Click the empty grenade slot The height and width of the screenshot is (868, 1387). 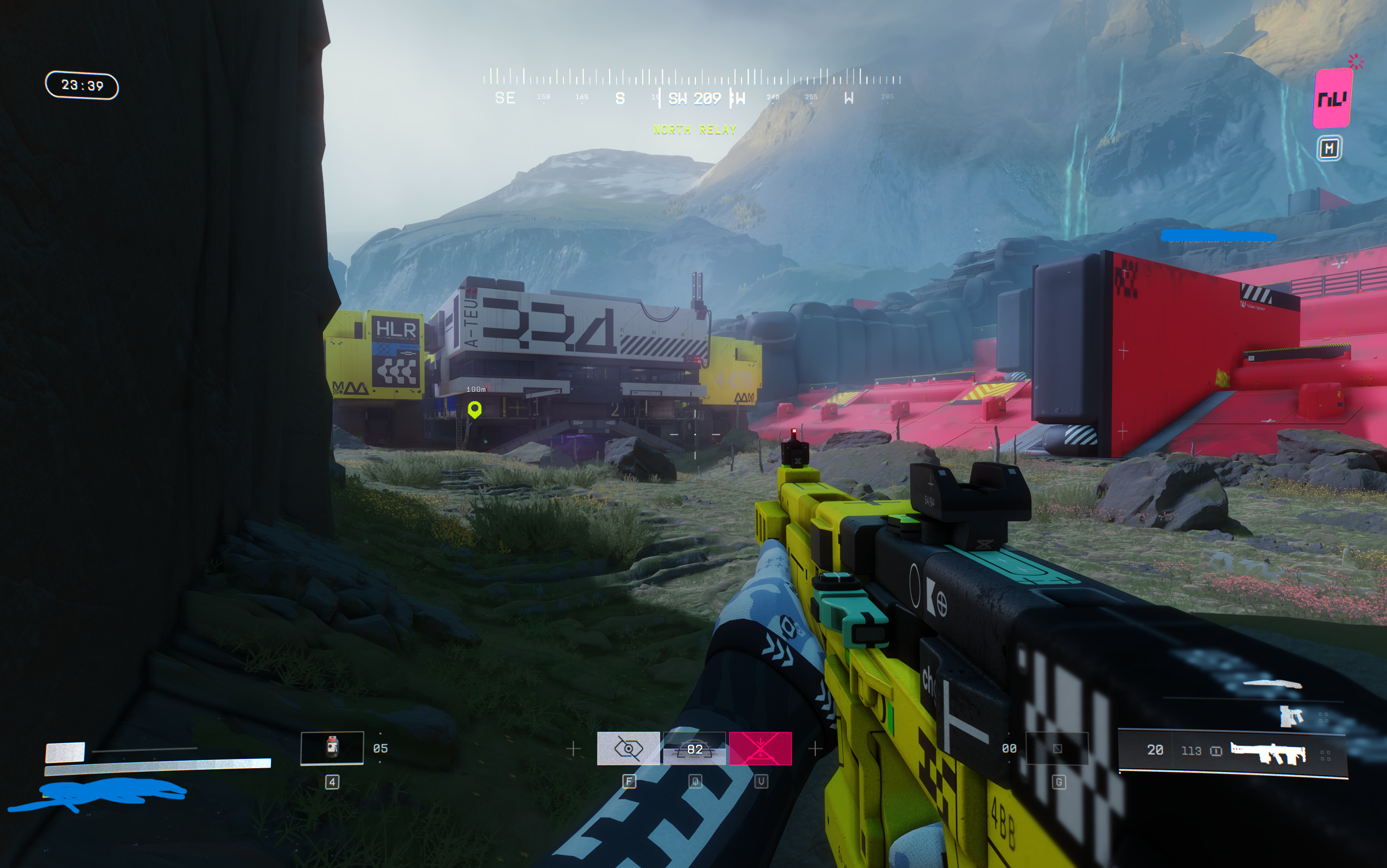(x=1057, y=749)
